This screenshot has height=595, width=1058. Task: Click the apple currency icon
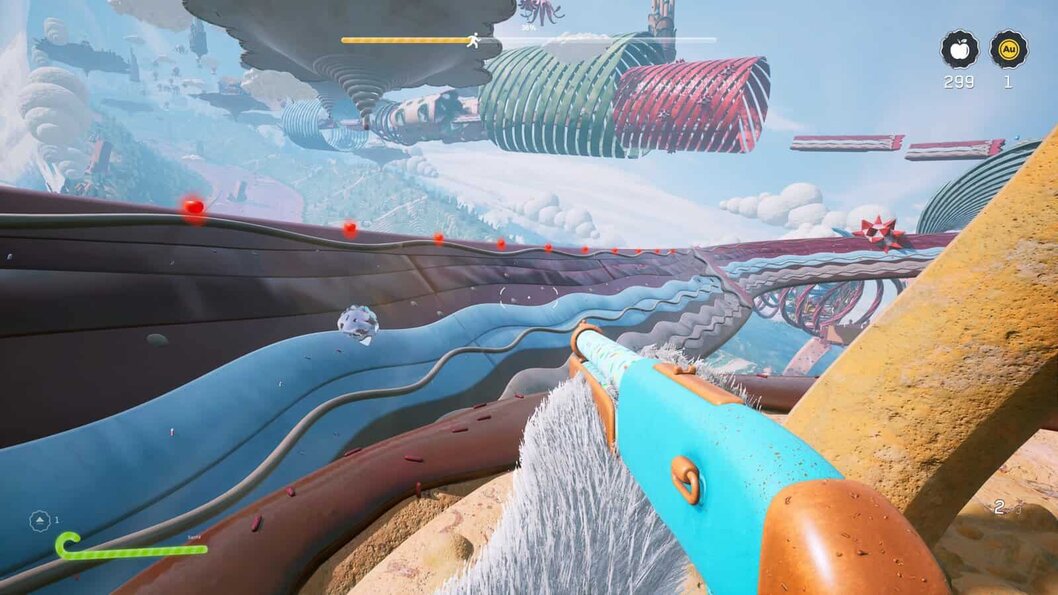959,49
